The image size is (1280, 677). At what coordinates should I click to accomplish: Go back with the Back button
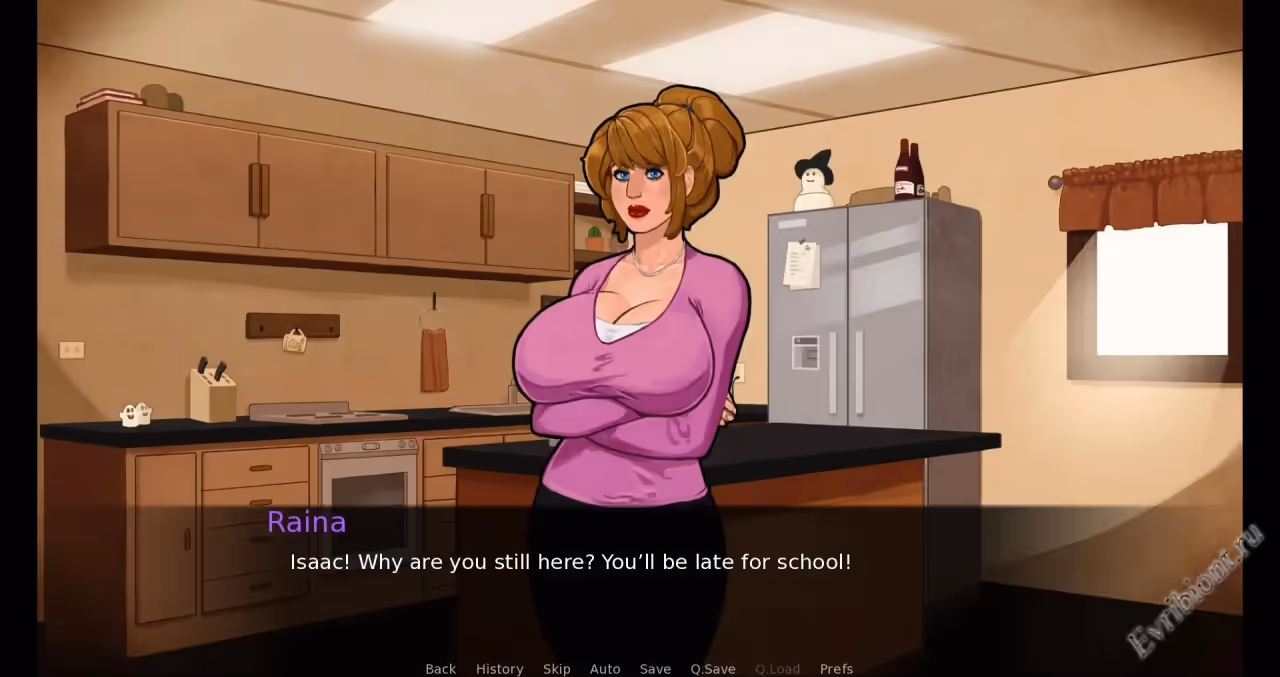[440, 669]
